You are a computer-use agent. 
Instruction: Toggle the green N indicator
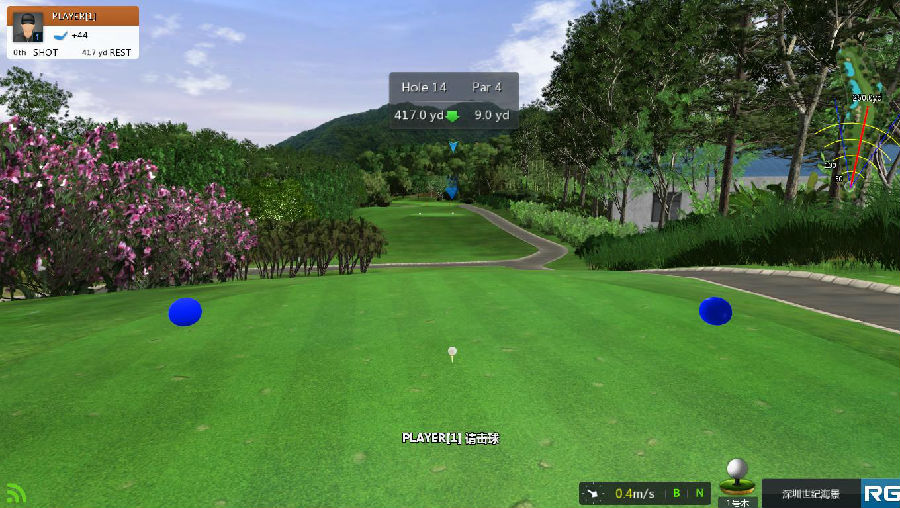pyautogui.click(x=700, y=493)
